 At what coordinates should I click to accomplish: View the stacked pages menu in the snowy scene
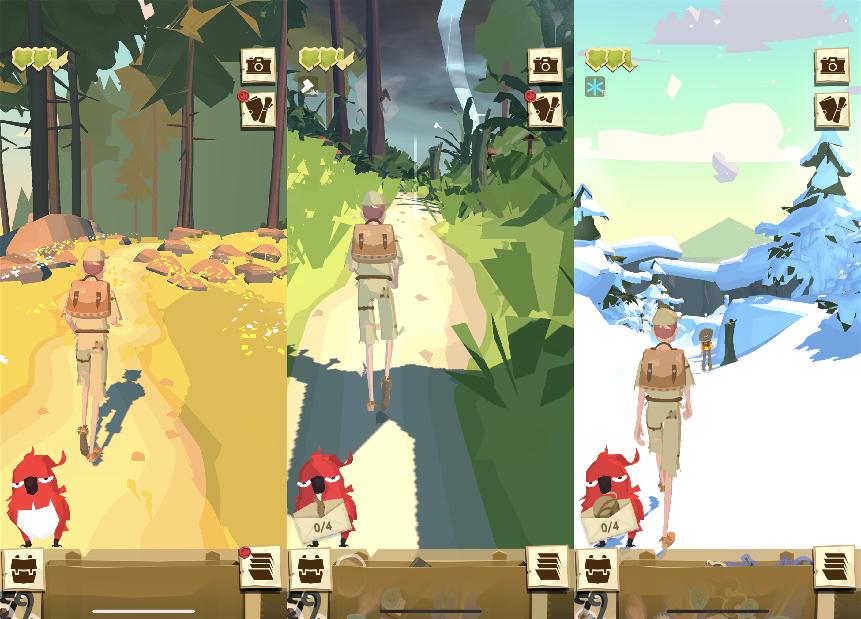point(834,568)
